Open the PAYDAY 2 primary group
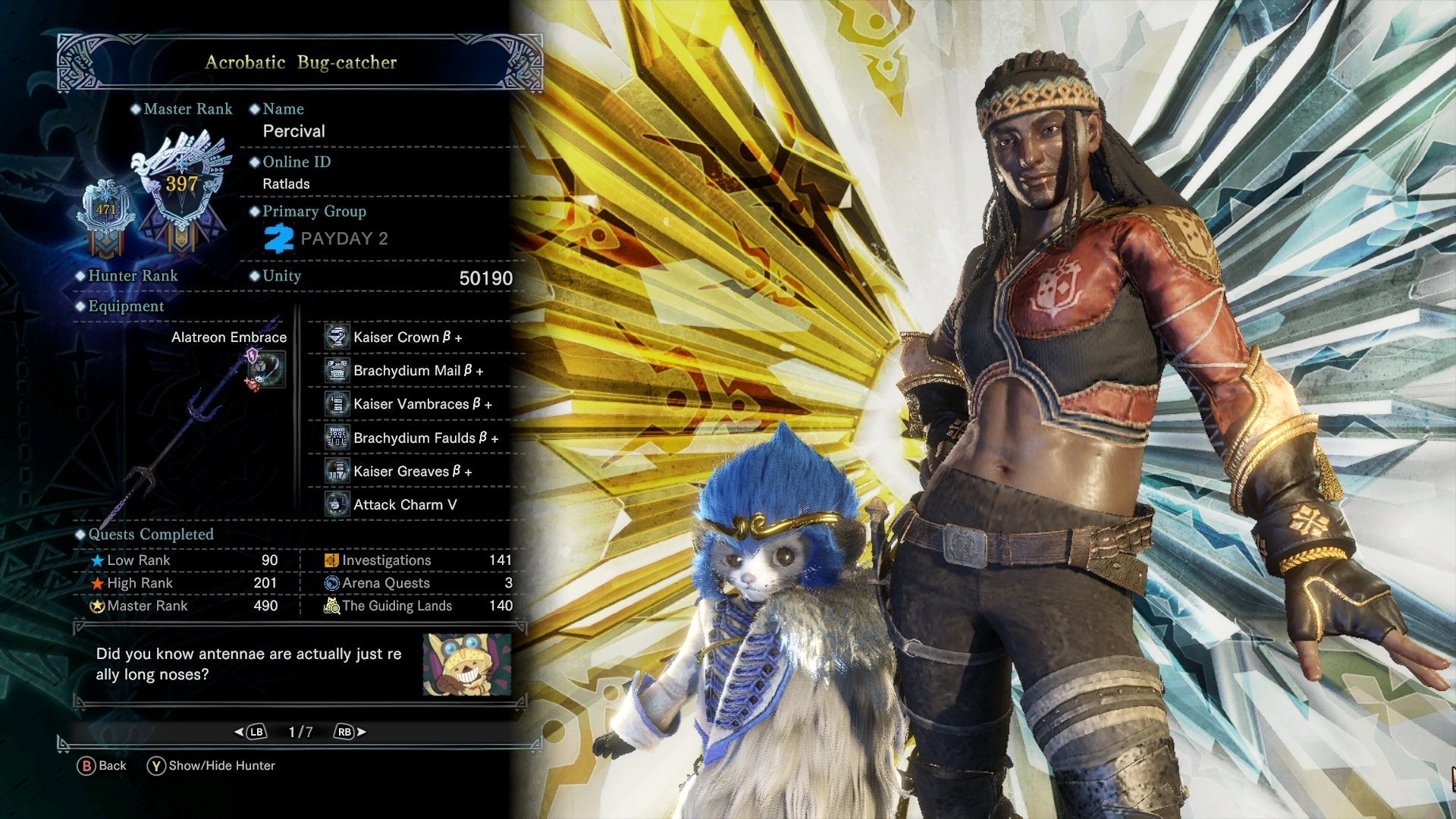1456x819 pixels. pos(326,239)
